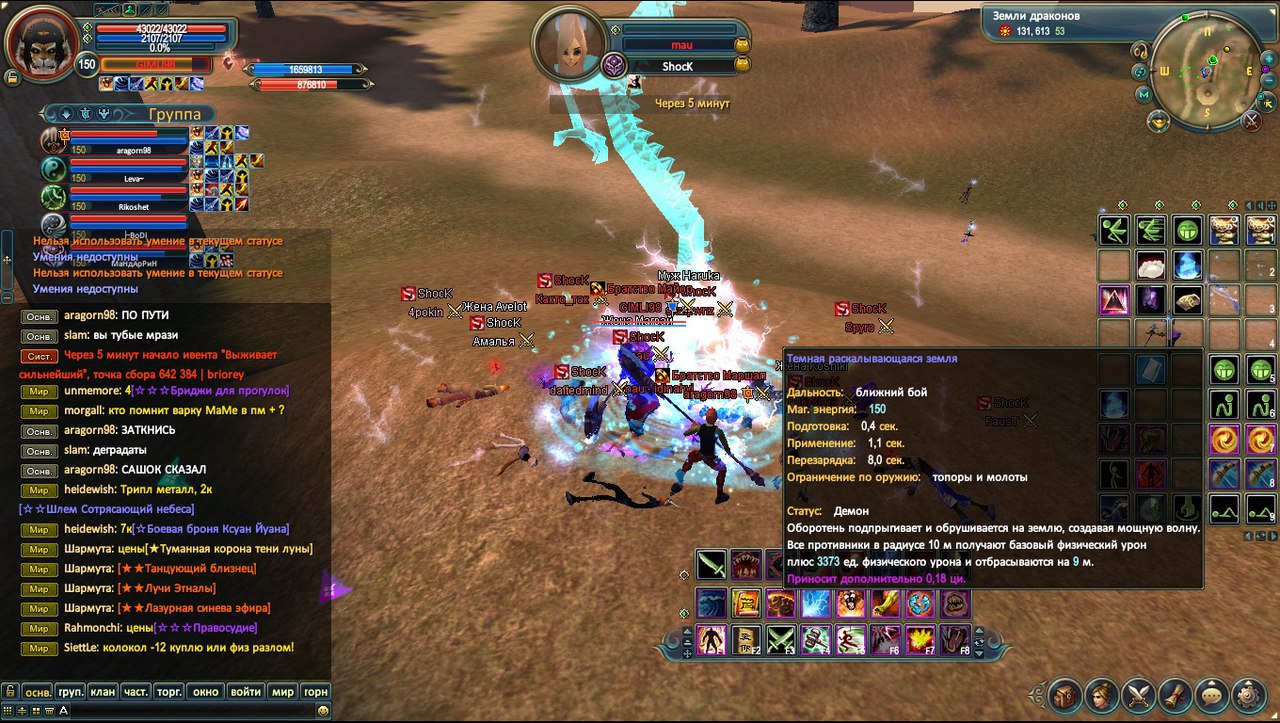Open the inventory backpack button
Screen dimensions: 1280x723
pos(1065,693)
